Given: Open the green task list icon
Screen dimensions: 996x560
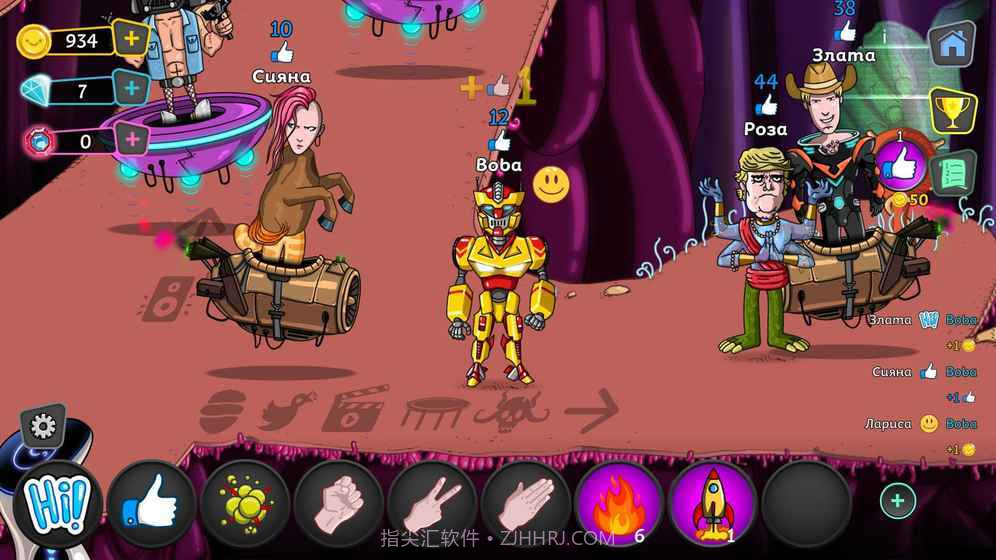Looking at the screenshot, I should coord(953,173).
